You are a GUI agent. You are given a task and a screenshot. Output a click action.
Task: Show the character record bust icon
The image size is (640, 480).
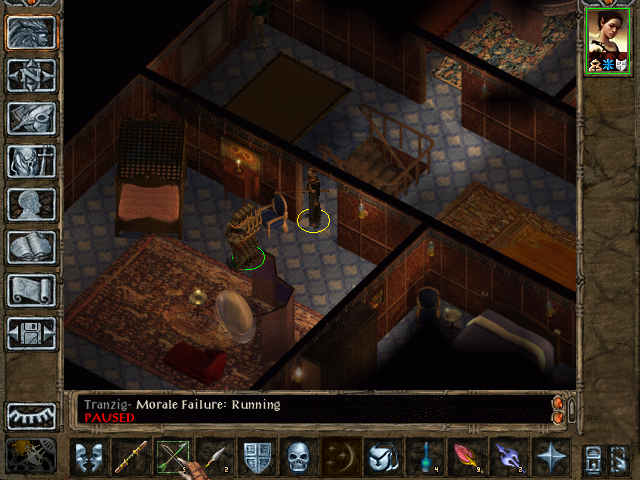31,204
